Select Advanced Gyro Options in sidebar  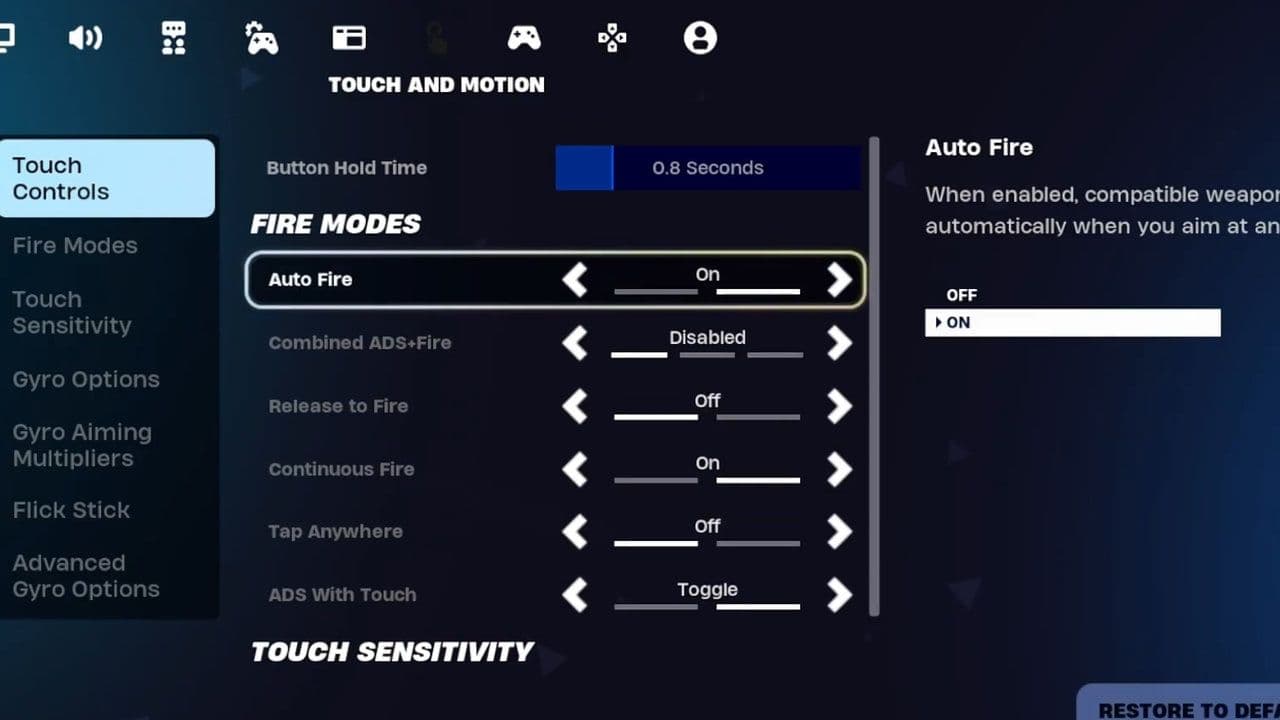(86, 576)
